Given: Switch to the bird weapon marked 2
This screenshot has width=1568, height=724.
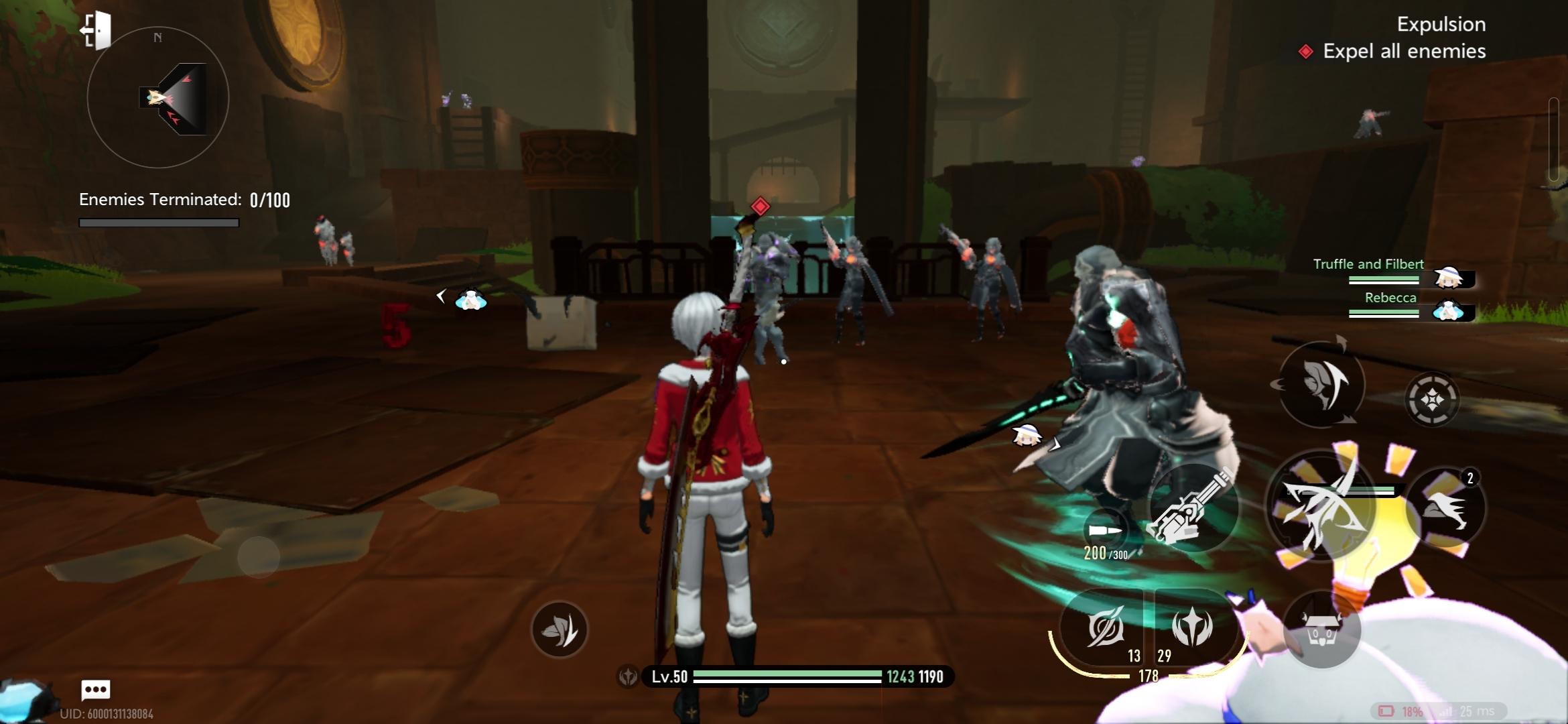Looking at the screenshot, I should (1445, 508).
